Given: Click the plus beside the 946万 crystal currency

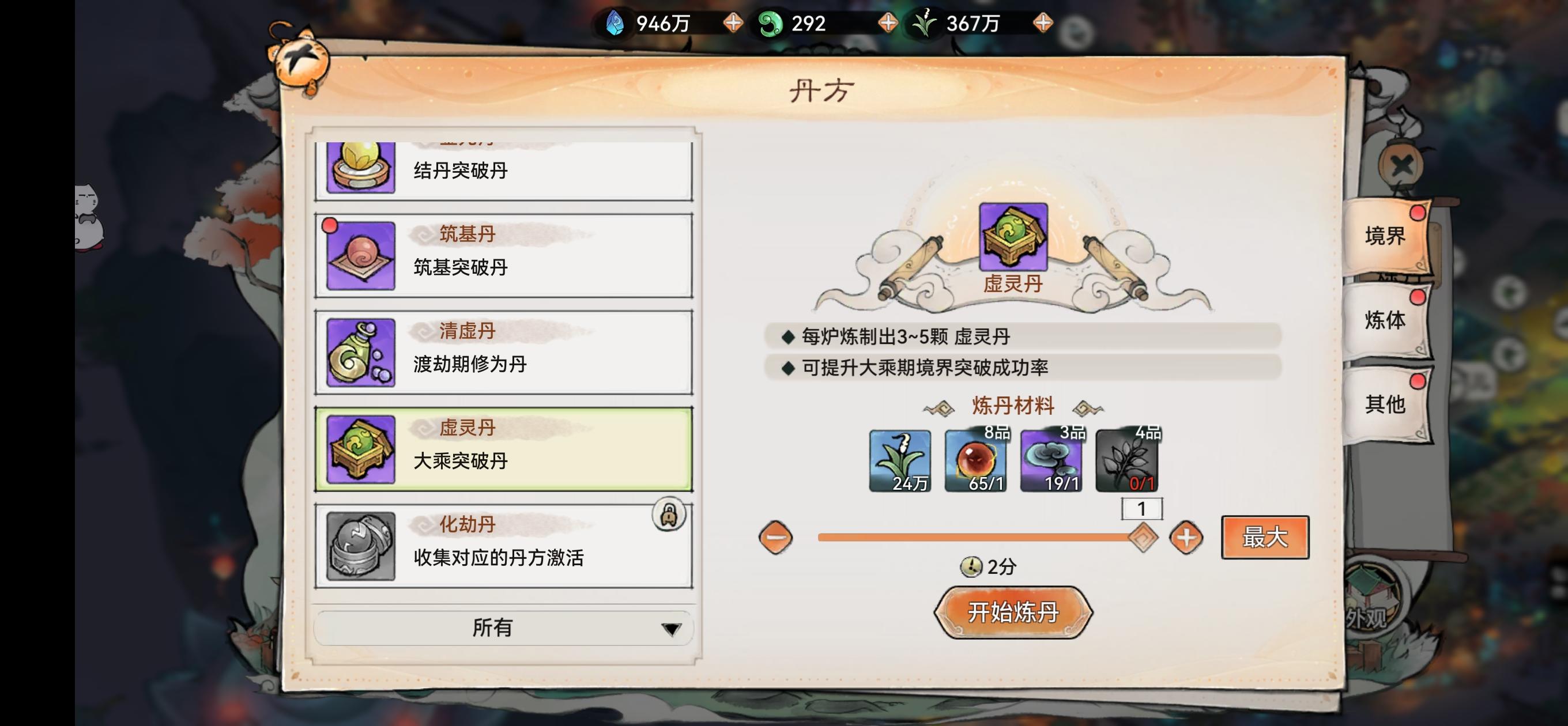Looking at the screenshot, I should [733, 23].
